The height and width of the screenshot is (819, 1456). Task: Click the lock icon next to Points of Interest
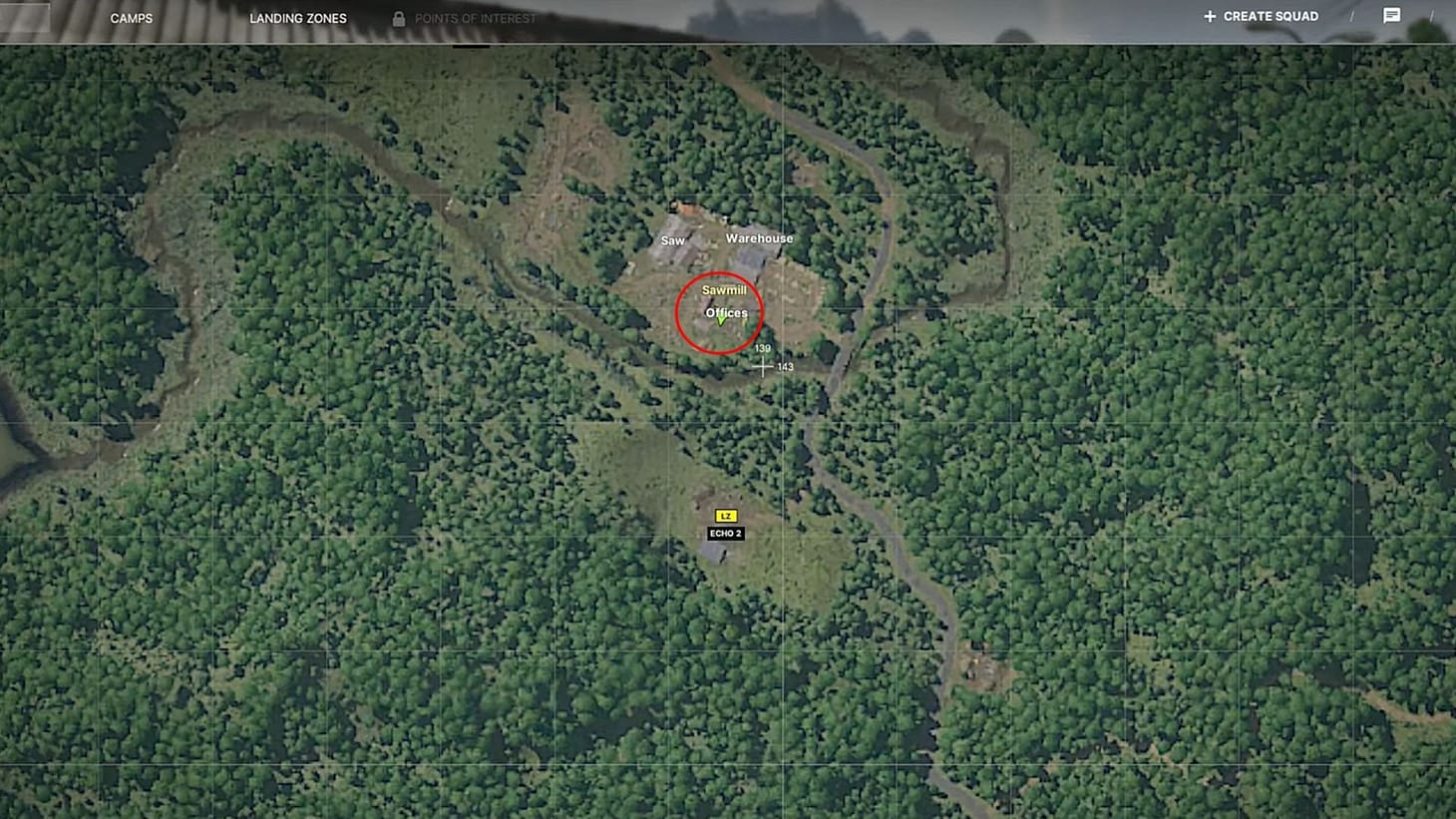pos(397,18)
